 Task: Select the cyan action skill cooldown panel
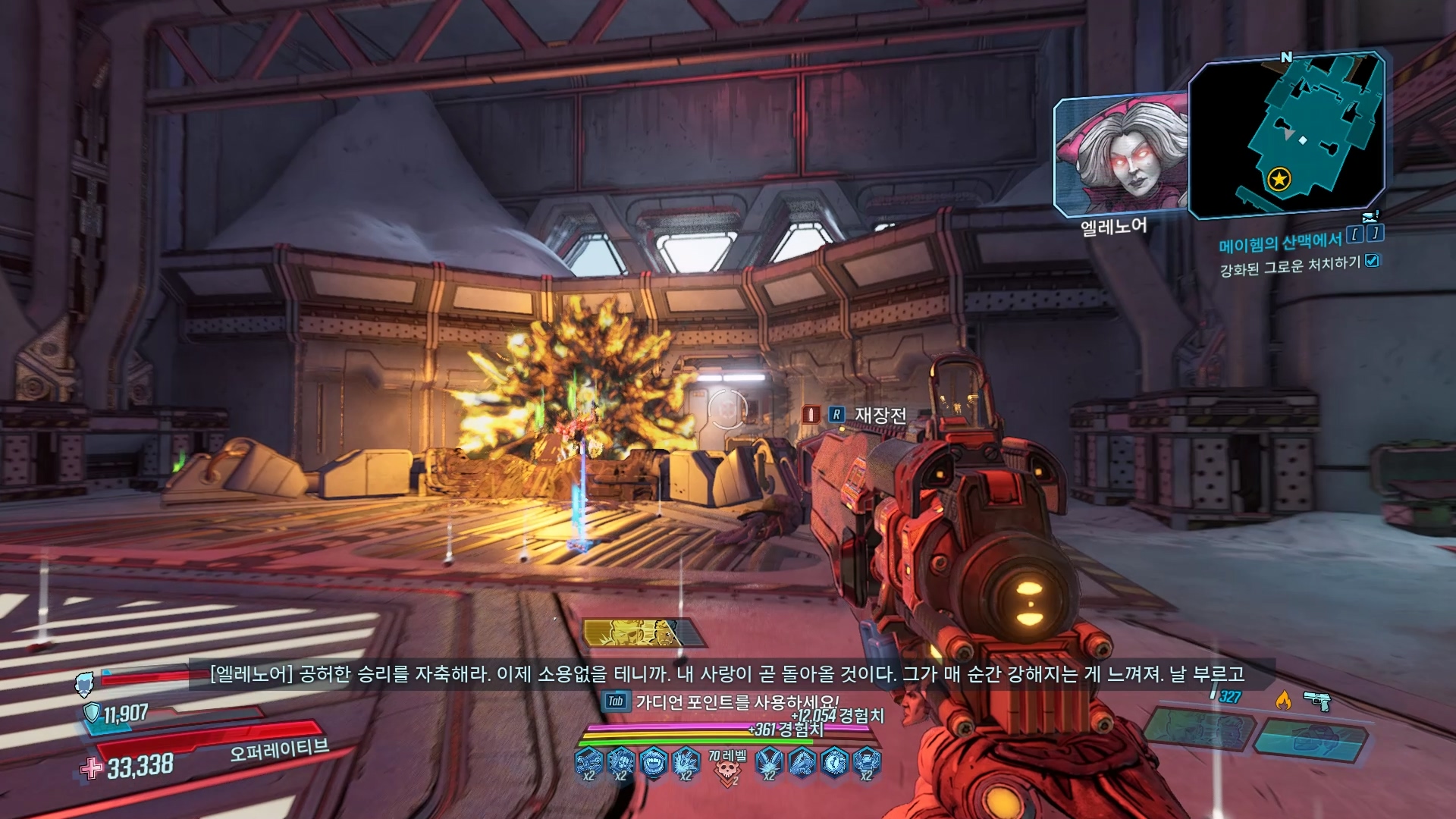click(x=1310, y=738)
